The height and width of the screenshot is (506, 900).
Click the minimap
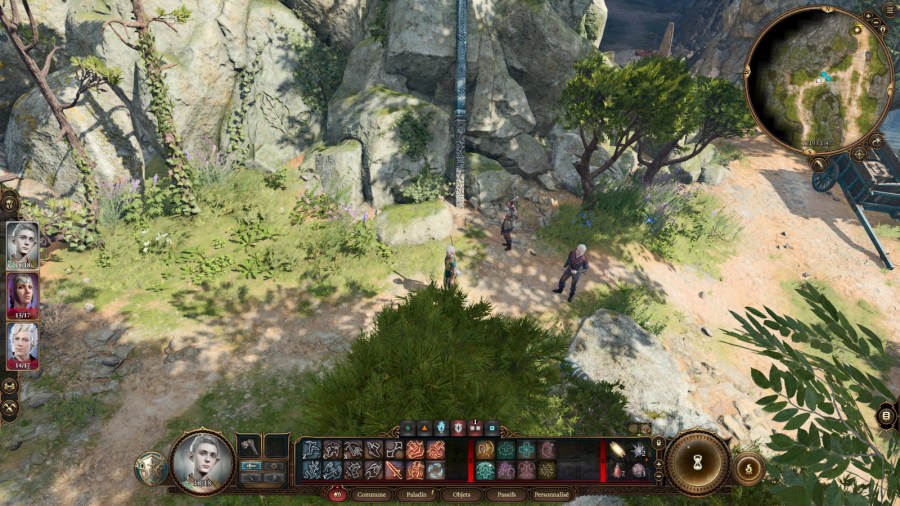tap(817, 80)
